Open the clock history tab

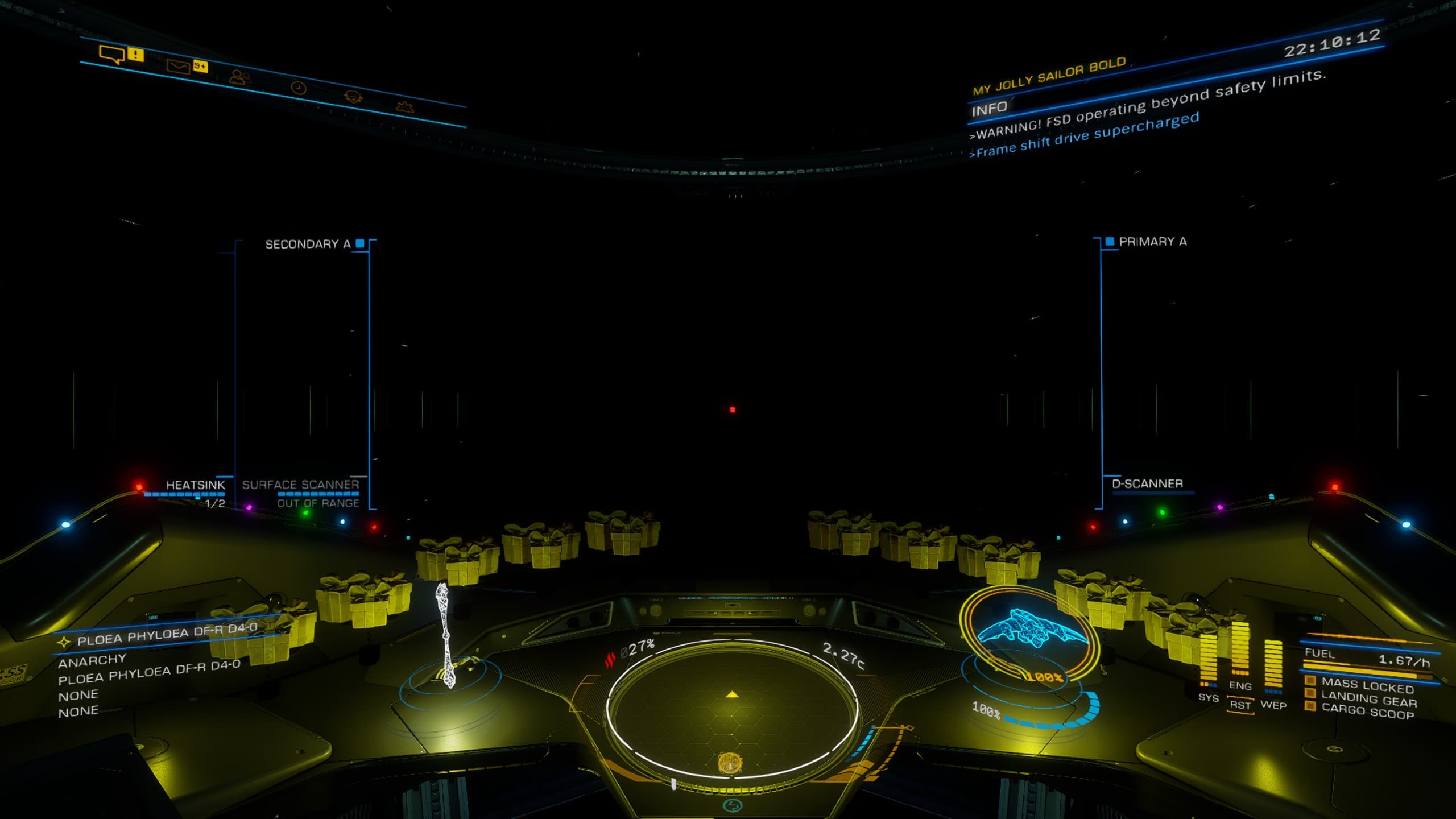pyautogui.click(x=299, y=88)
